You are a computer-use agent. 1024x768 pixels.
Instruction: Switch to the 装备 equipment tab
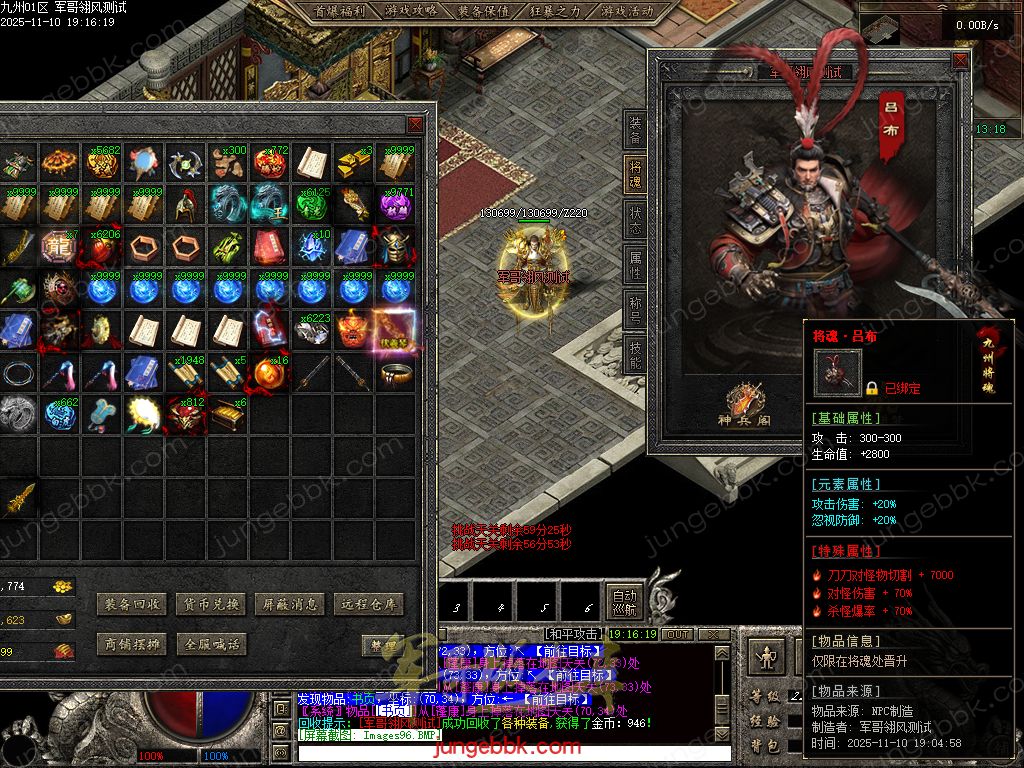[635, 130]
